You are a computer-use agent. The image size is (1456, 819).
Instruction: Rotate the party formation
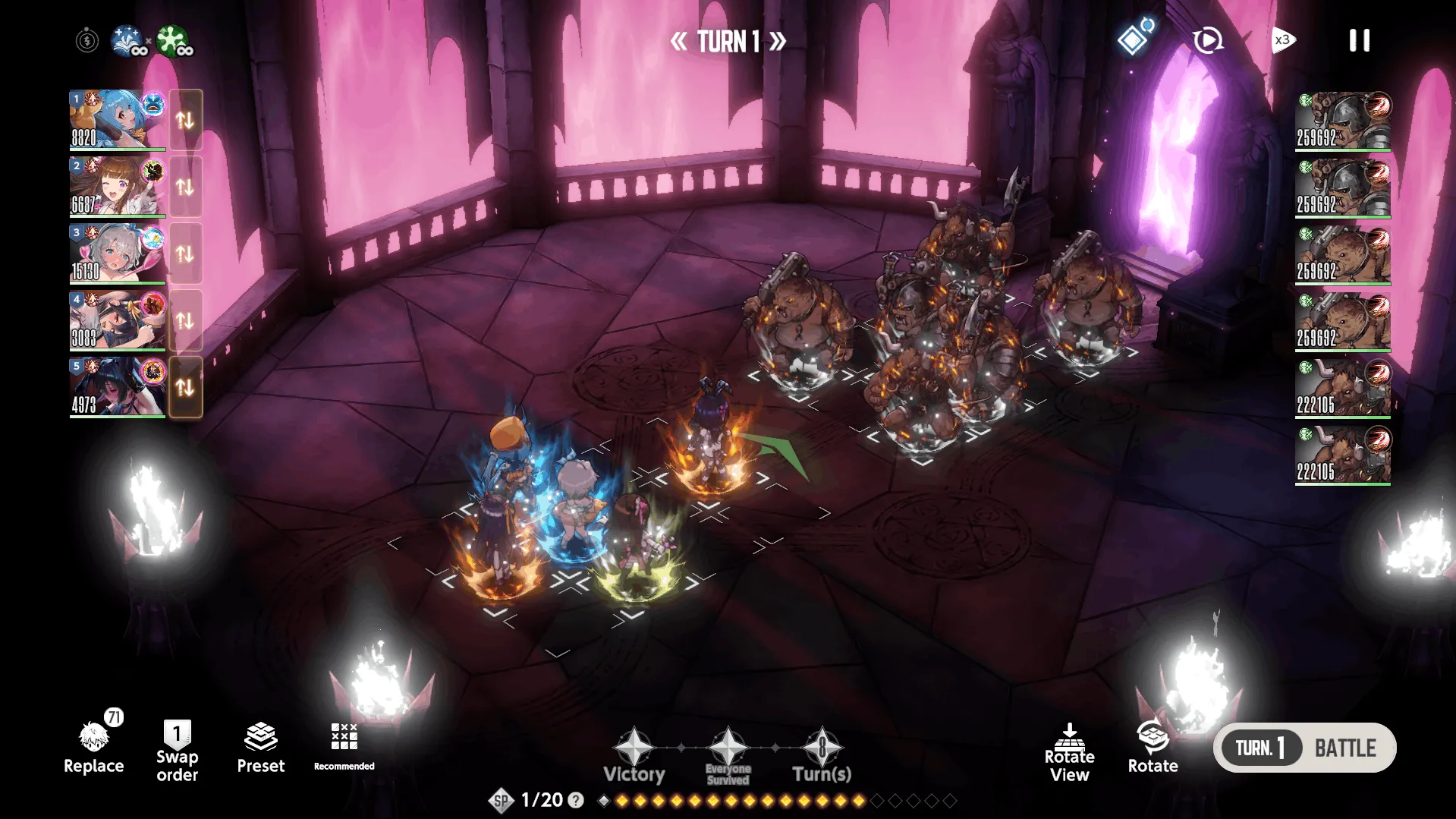coord(1153,748)
